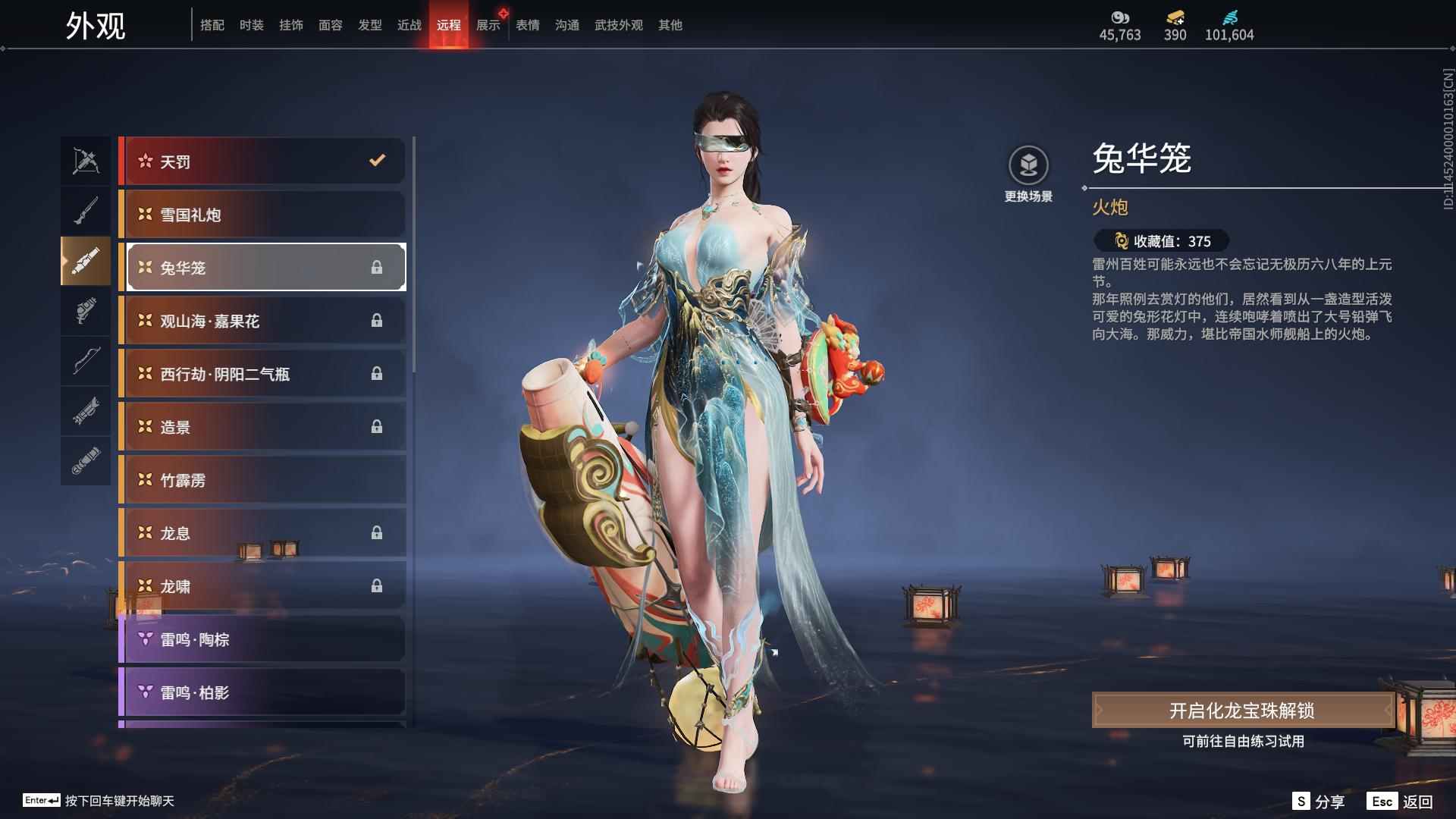Screen dimensions: 1456x819
Task: Select the 龙息 skin entry
Action: [x=262, y=533]
